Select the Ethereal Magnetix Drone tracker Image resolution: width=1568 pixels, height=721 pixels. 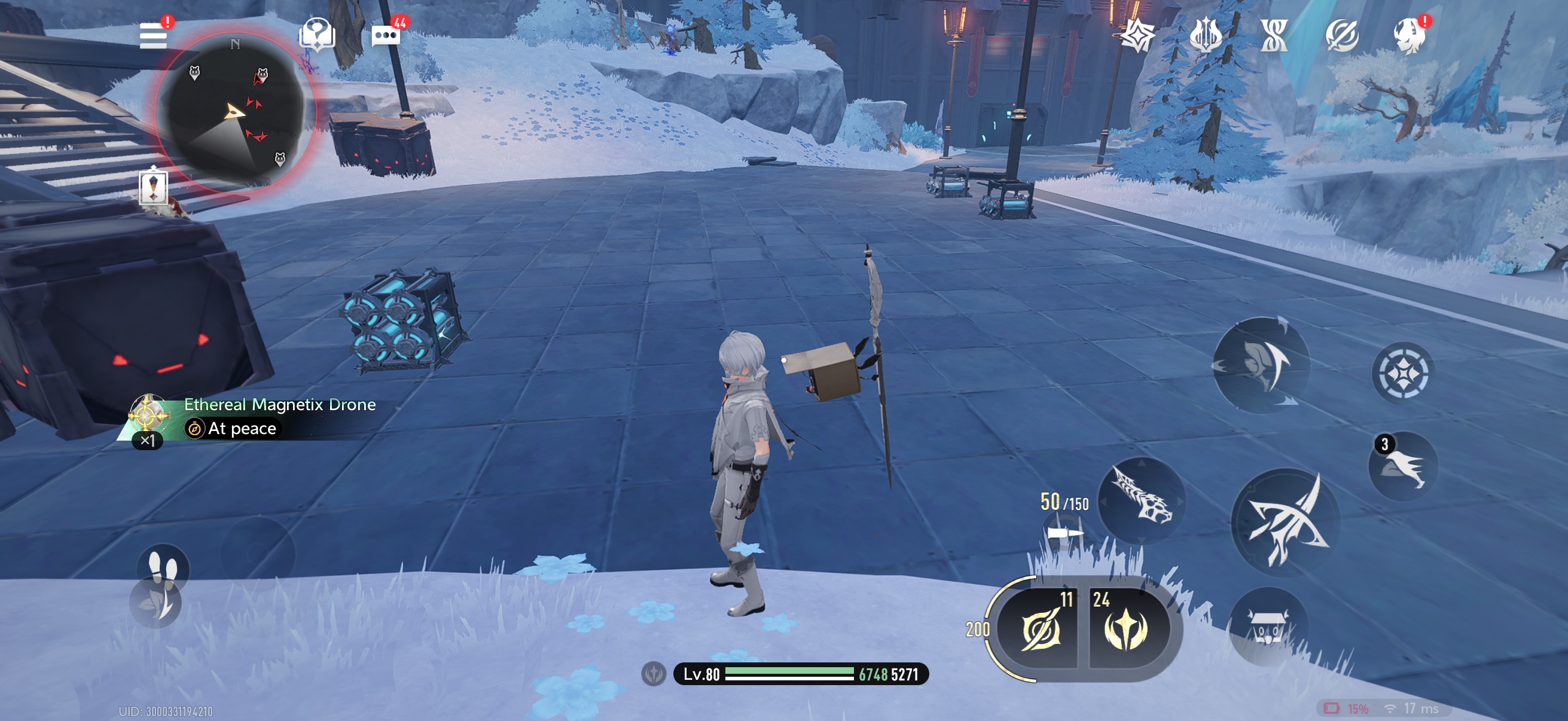(x=256, y=417)
